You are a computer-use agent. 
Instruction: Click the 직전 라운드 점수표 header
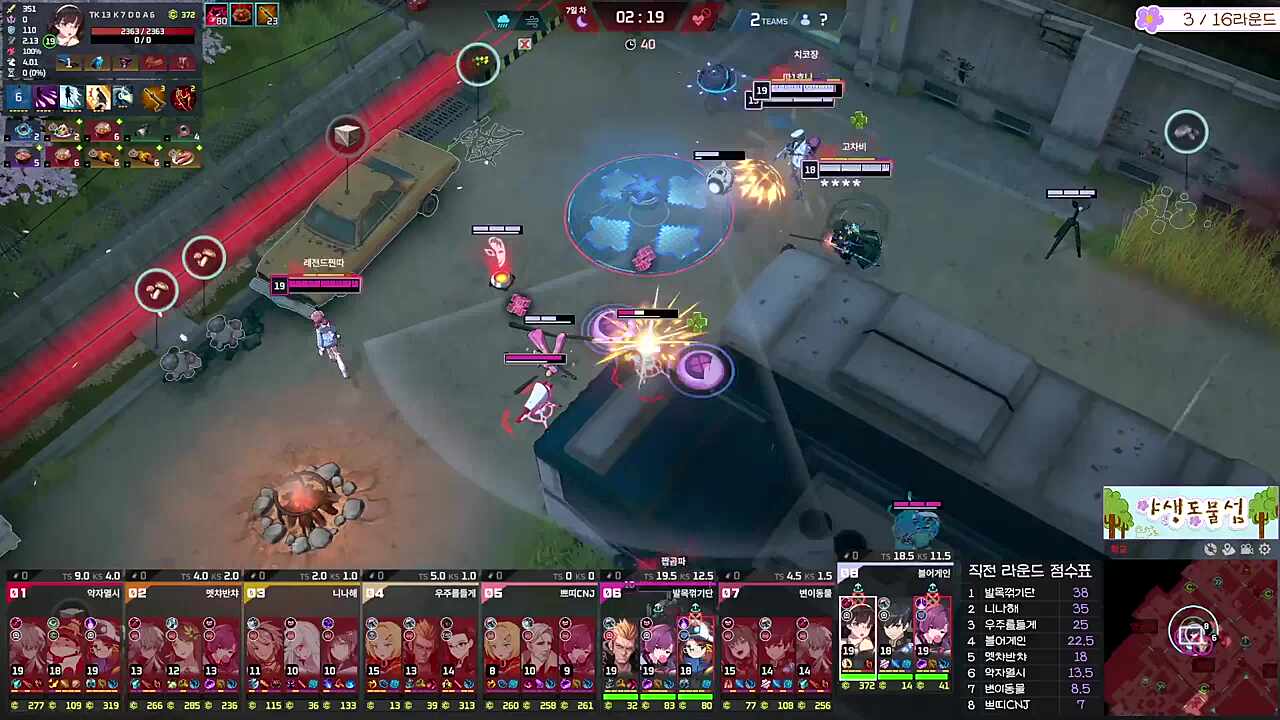1032,571
